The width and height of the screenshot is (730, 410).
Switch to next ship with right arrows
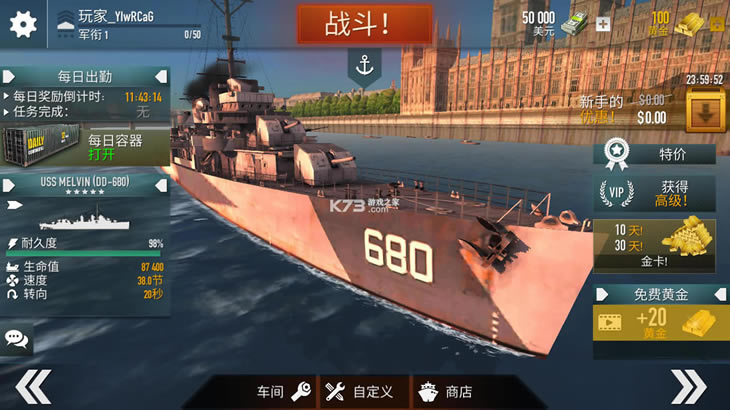(688, 386)
